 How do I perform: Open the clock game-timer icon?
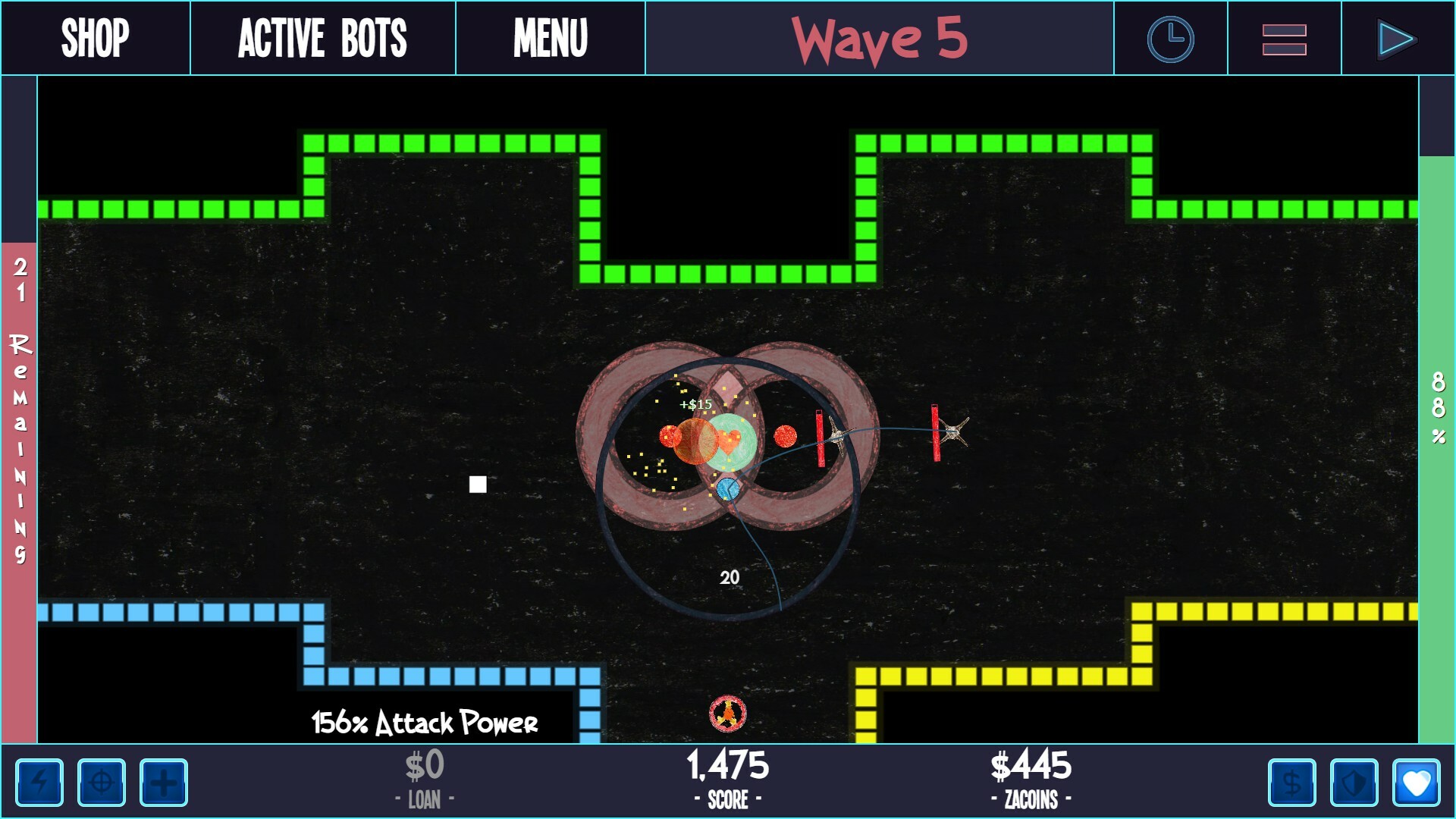1170,37
